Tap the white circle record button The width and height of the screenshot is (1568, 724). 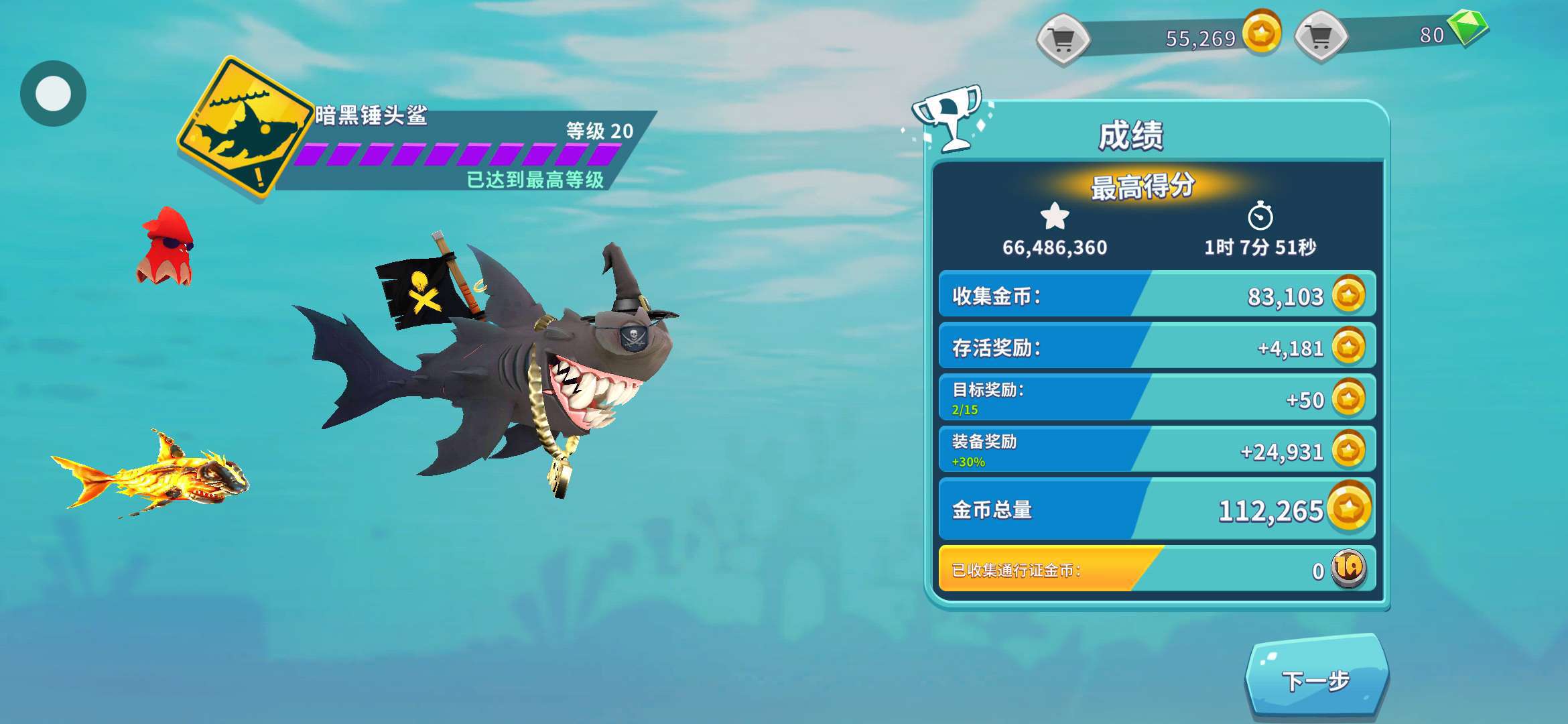53,93
